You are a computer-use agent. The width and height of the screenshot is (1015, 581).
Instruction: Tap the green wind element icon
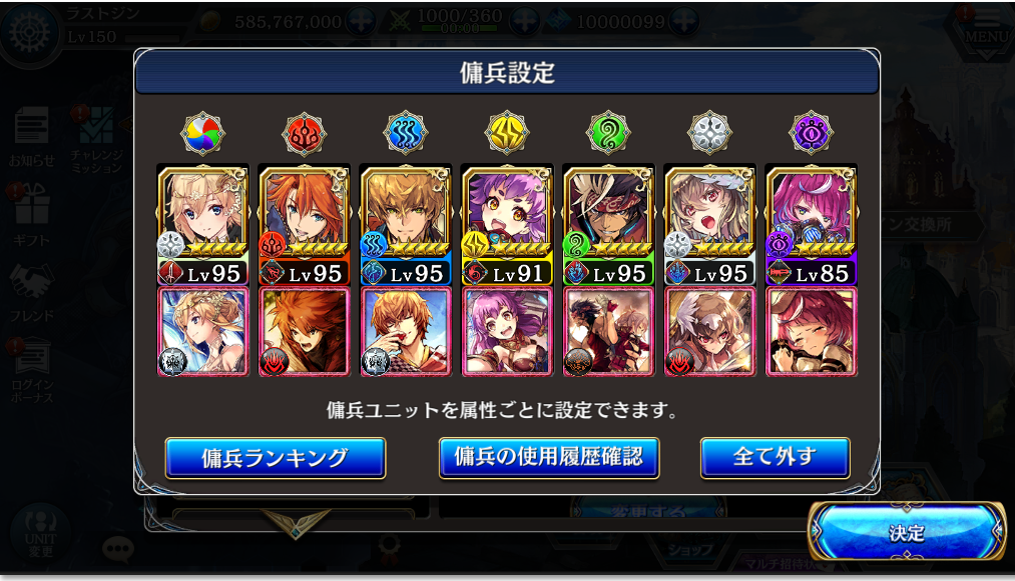pyautogui.click(x=608, y=132)
